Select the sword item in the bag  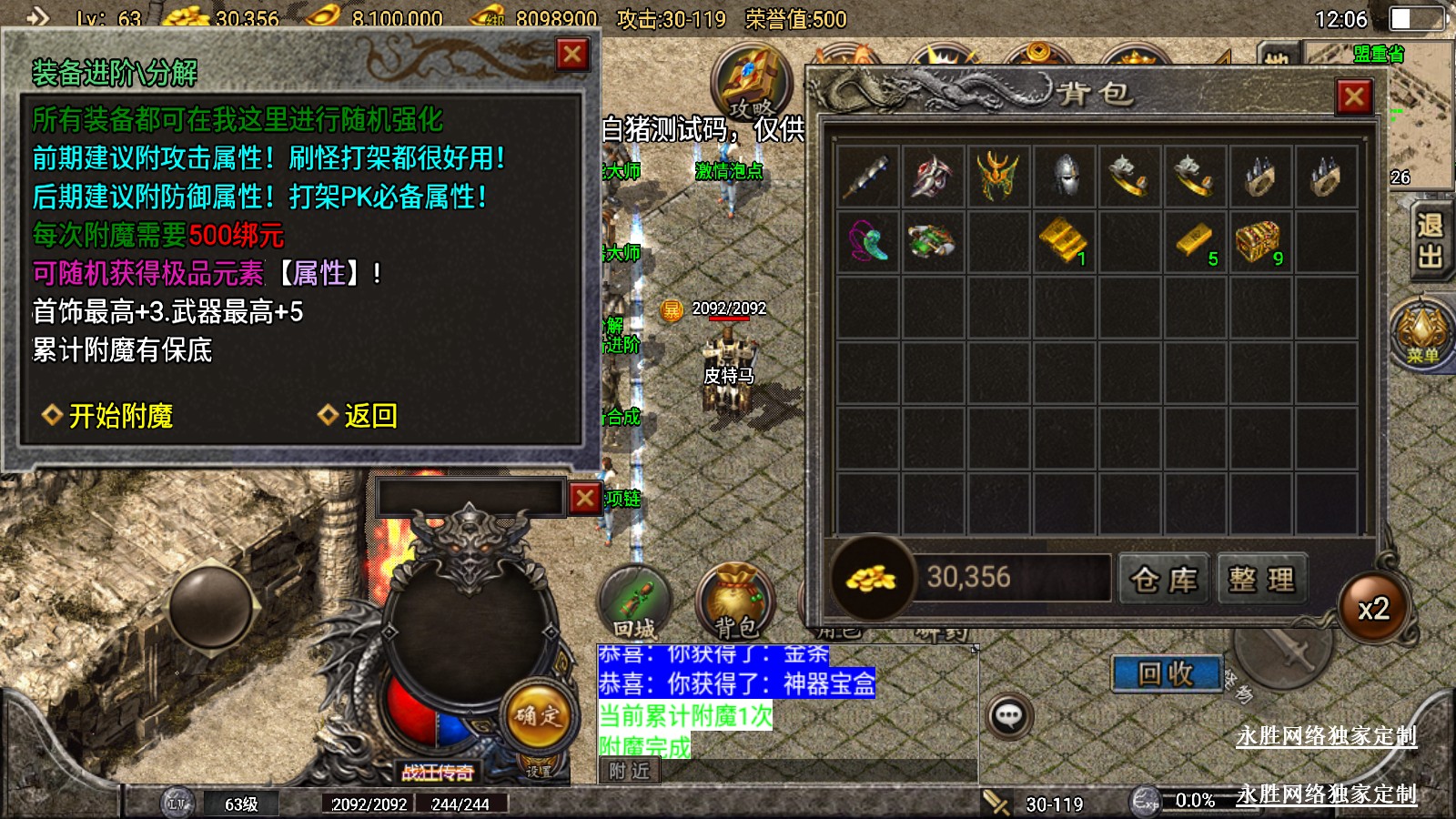[x=867, y=176]
